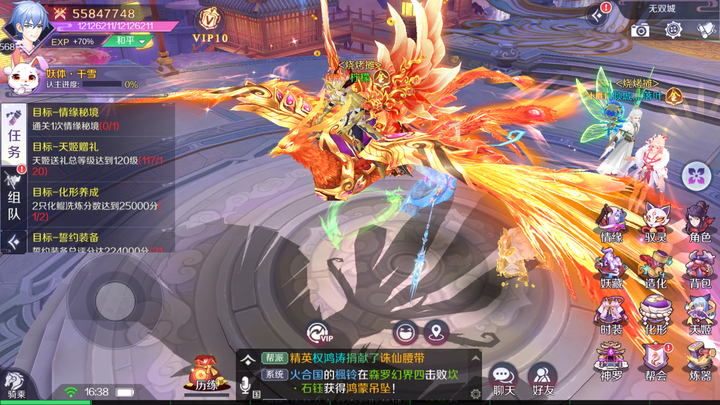Image resolution: width=720 pixels, height=405 pixels.
Task: Open the 好友 friends list
Action: click(543, 379)
